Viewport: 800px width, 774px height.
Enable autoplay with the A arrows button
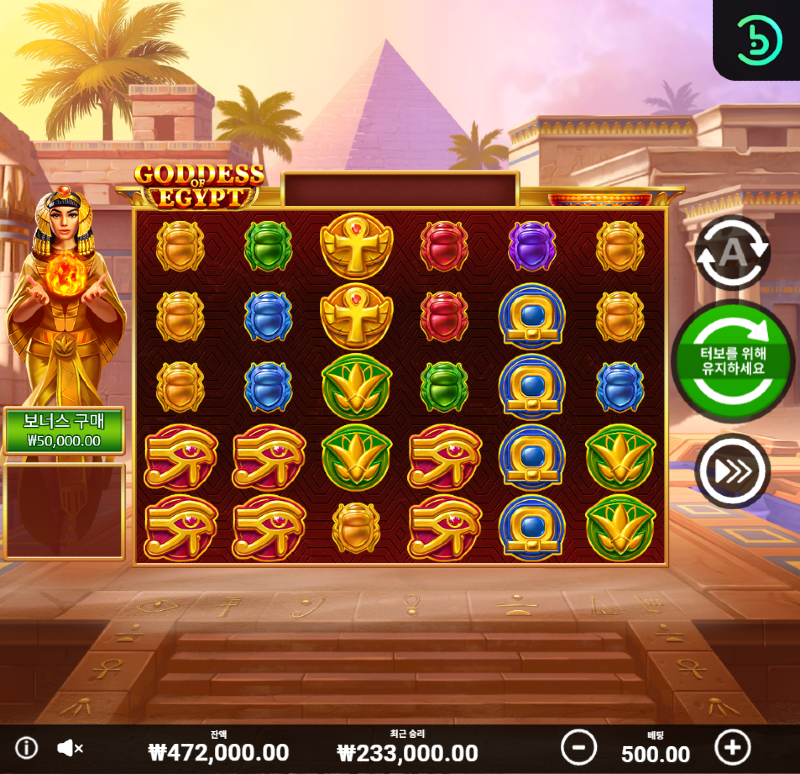pyautogui.click(x=732, y=252)
